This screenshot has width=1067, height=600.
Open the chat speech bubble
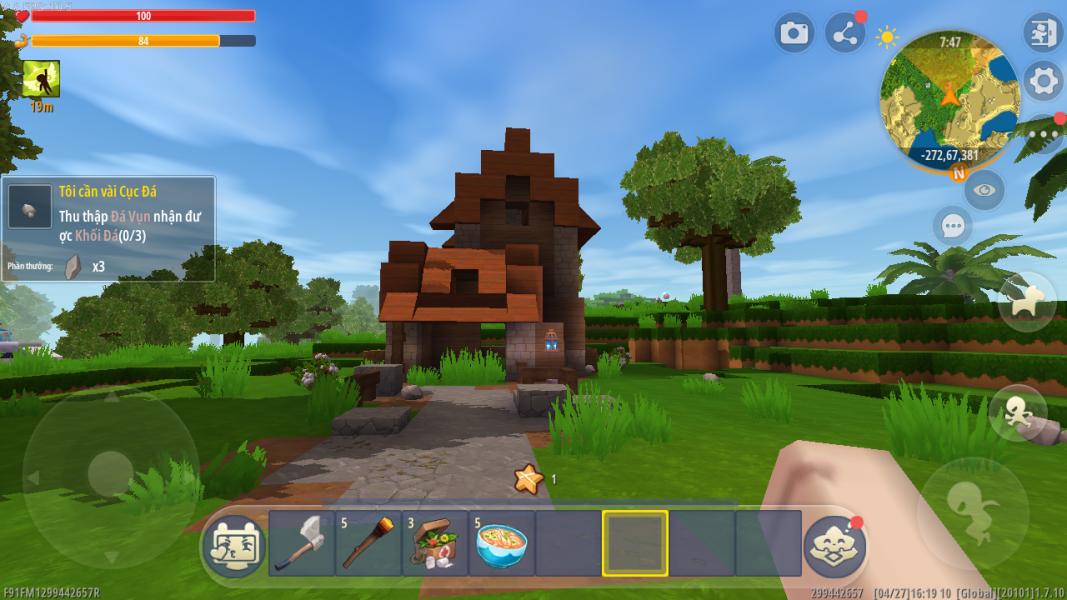(952, 226)
